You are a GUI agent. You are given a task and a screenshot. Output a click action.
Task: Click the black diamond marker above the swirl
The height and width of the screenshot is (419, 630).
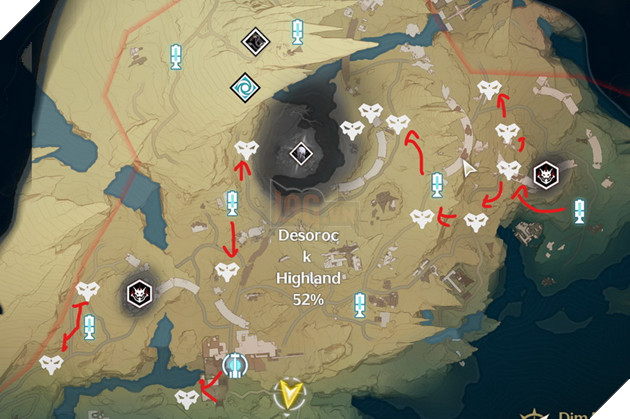[x=255, y=41]
